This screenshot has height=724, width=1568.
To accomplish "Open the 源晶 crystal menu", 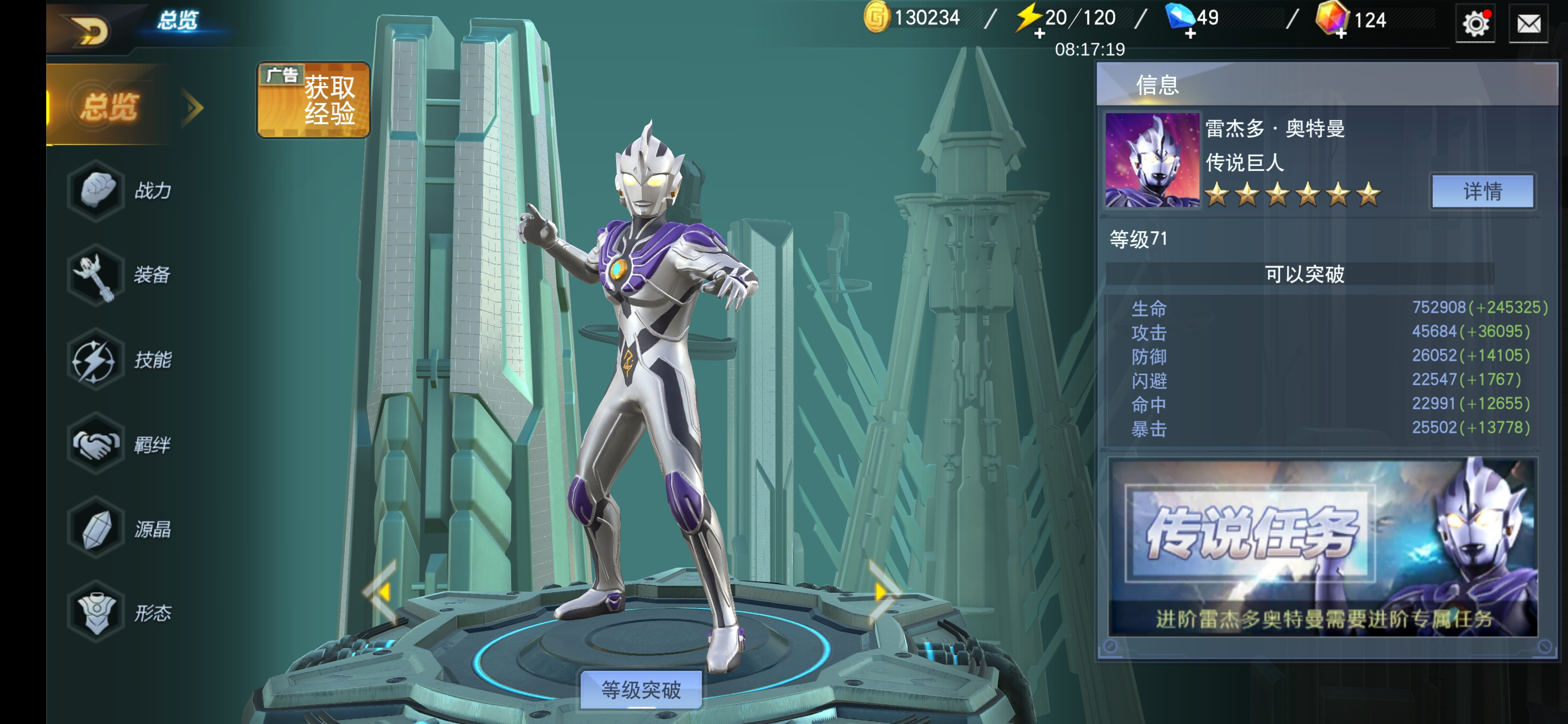I will [x=121, y=529].
